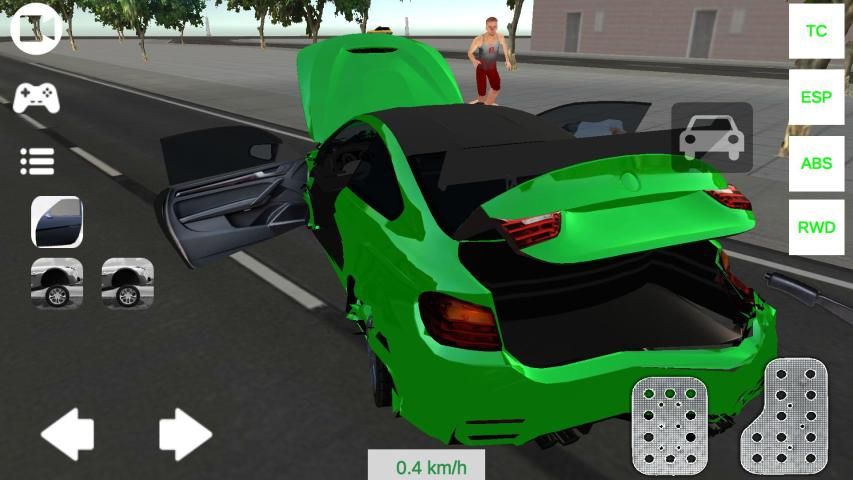The width and height of the screenshot is (853, 480).
Task: Steer left with the left arrow
Action: click(67, 434)
